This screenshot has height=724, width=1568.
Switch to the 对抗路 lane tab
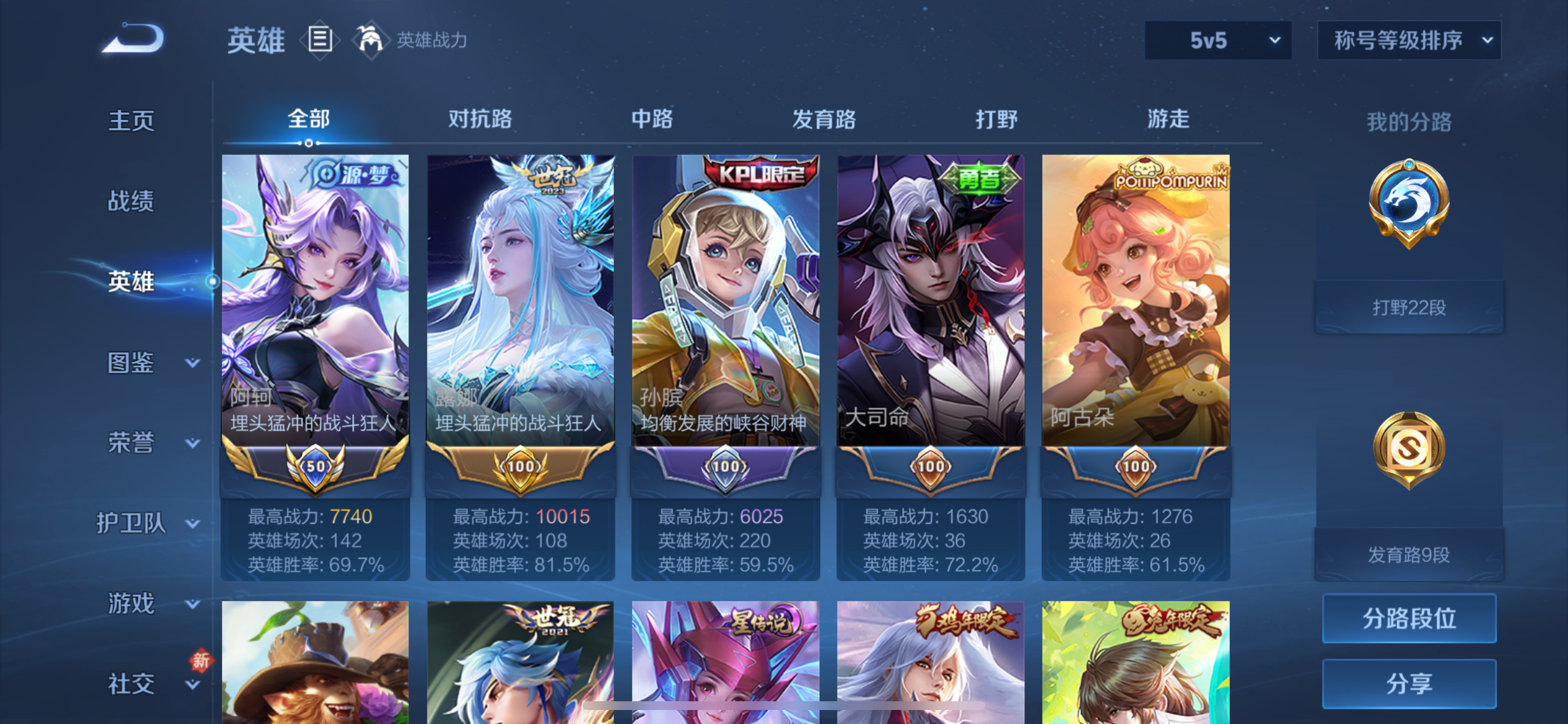pyautogui.click(x=480, y=121)
